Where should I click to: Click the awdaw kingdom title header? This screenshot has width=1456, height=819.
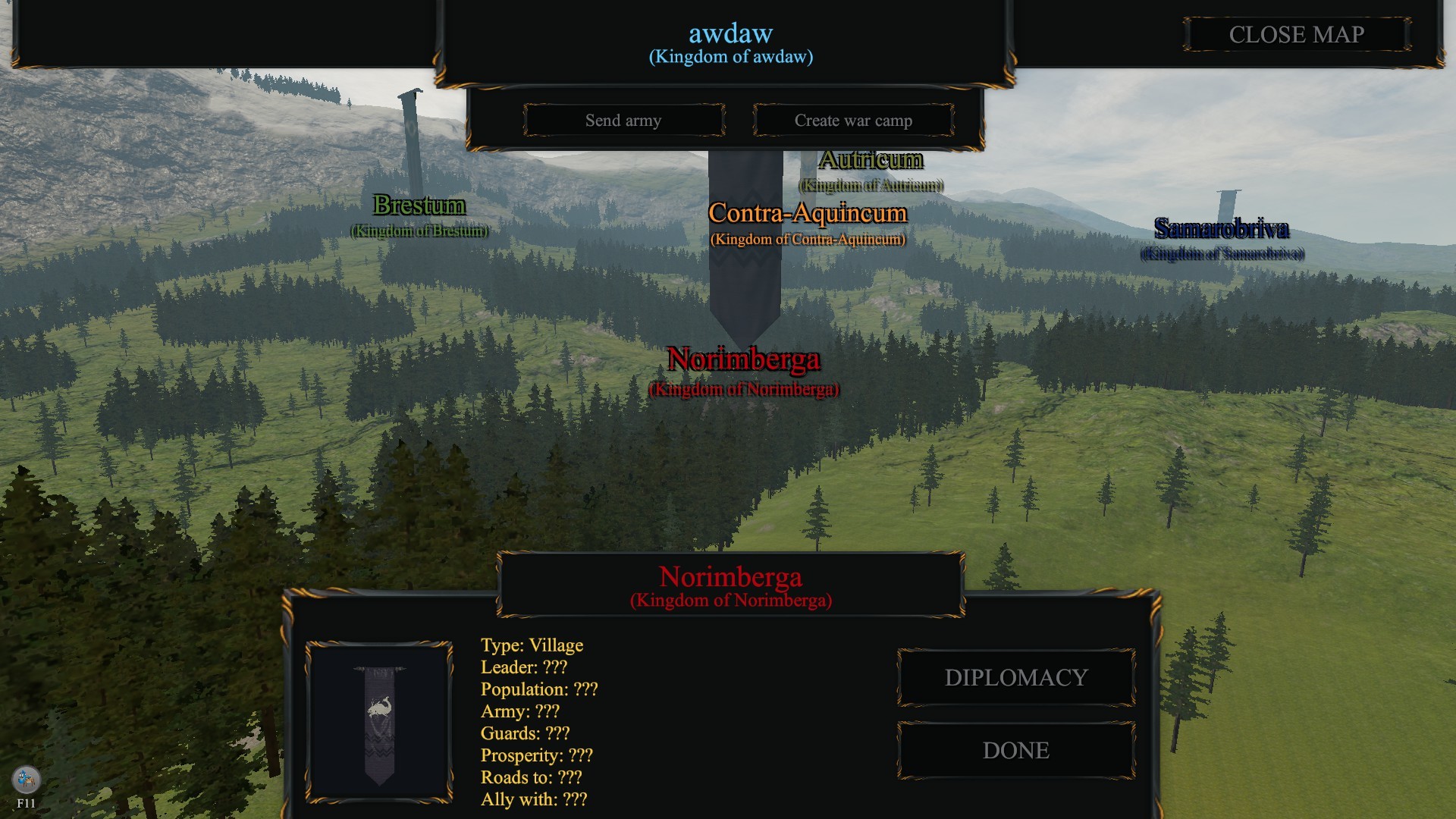(x=730, y=33)
